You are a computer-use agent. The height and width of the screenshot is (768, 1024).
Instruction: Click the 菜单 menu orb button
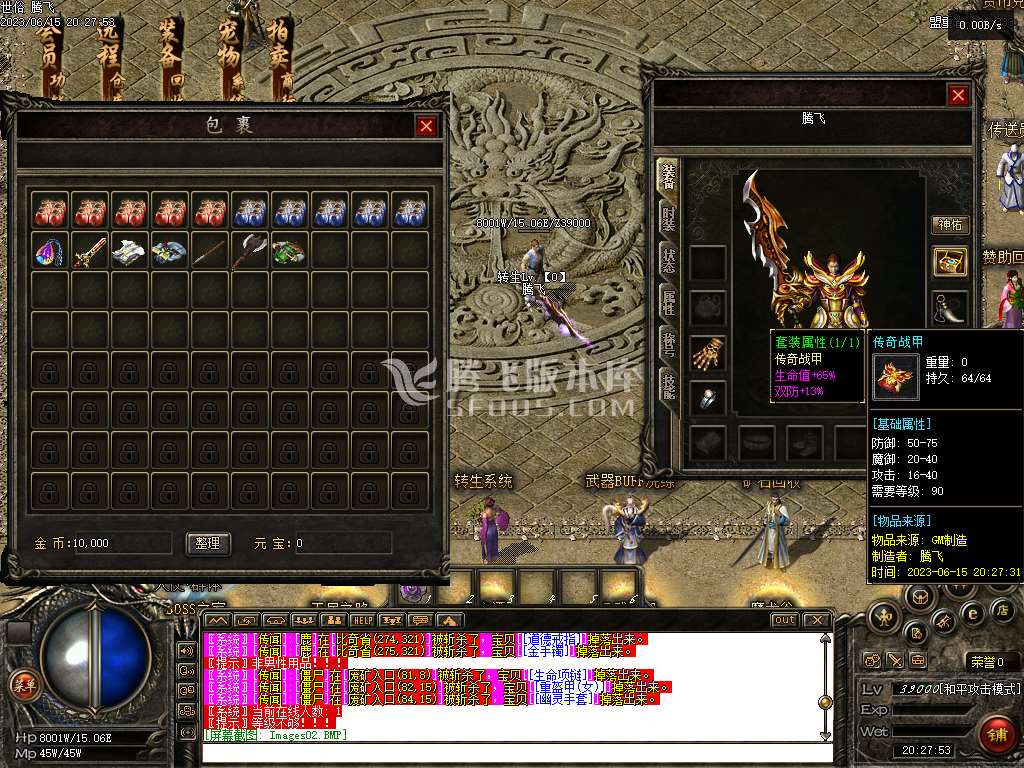click(x=21, y=685)
